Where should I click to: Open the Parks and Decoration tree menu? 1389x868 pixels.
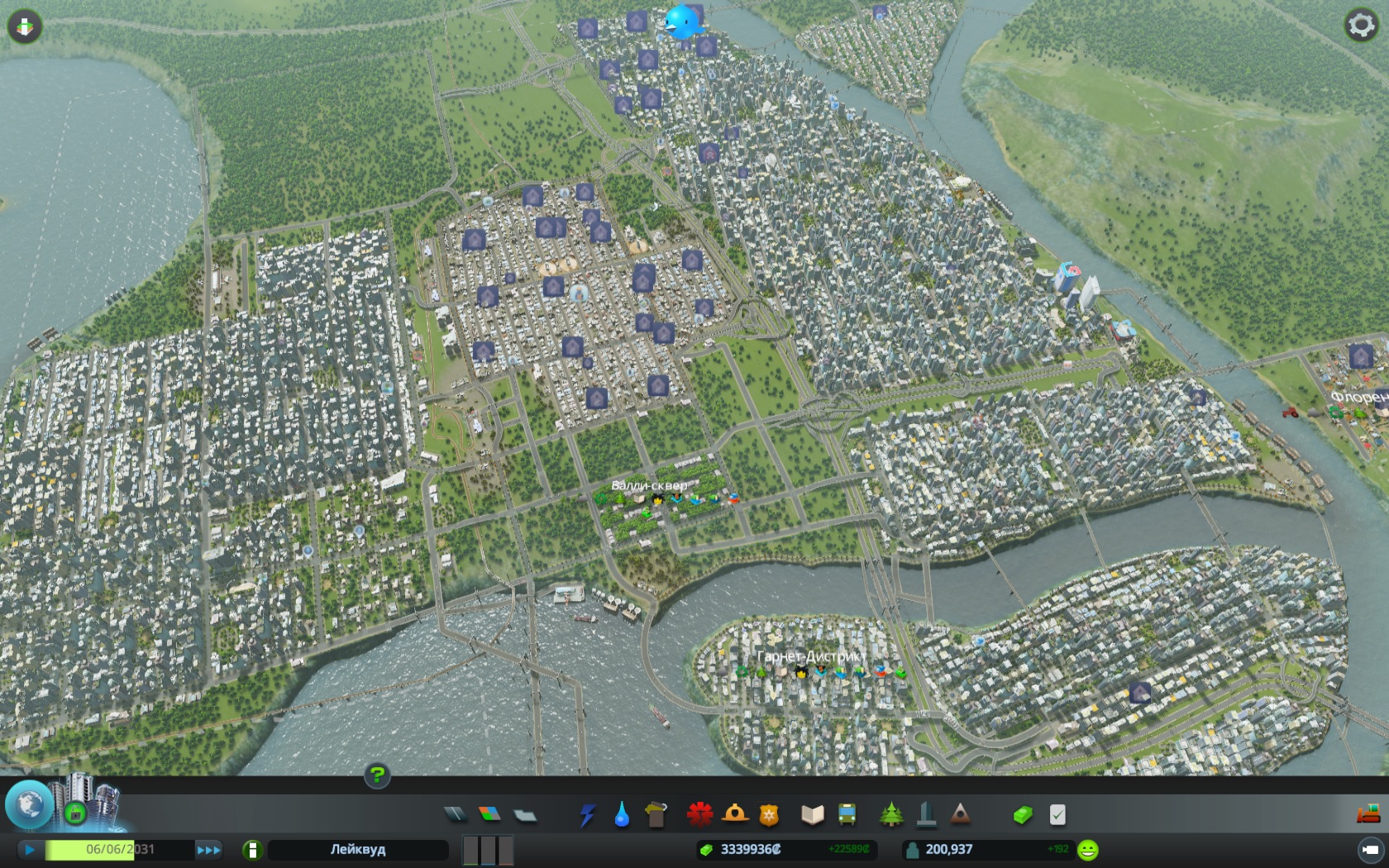pyautogui.click(x=891, y=815)
